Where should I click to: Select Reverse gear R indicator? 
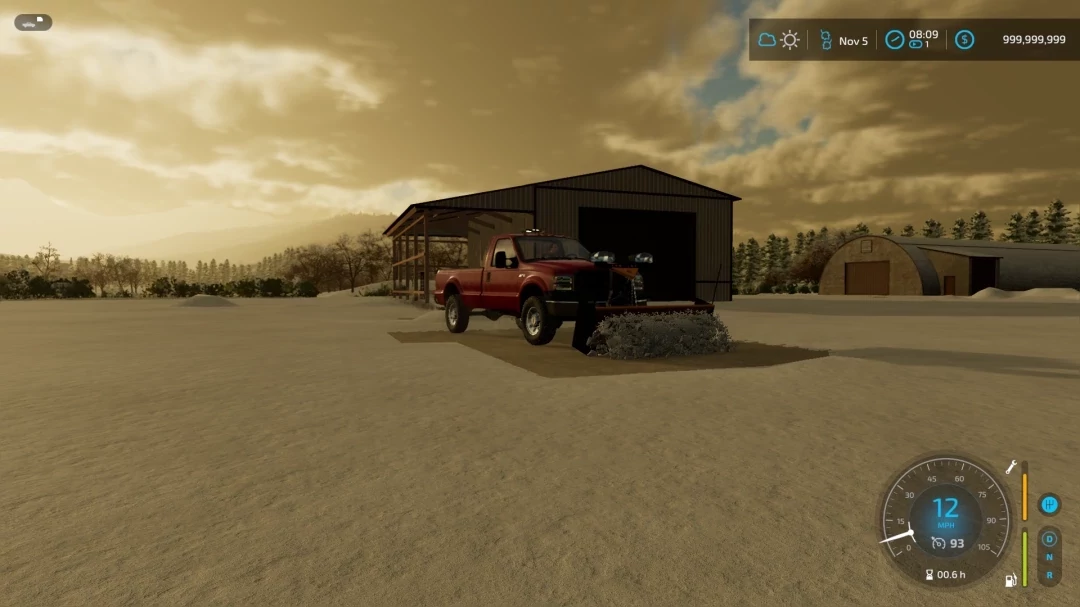(x=1049, y=575)
